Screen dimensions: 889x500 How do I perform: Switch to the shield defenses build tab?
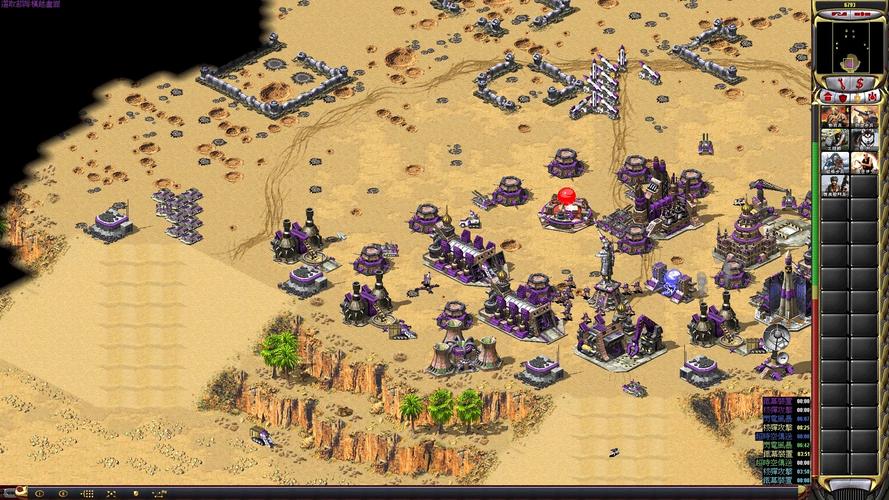pyautogui.click(x=842, y=96)
